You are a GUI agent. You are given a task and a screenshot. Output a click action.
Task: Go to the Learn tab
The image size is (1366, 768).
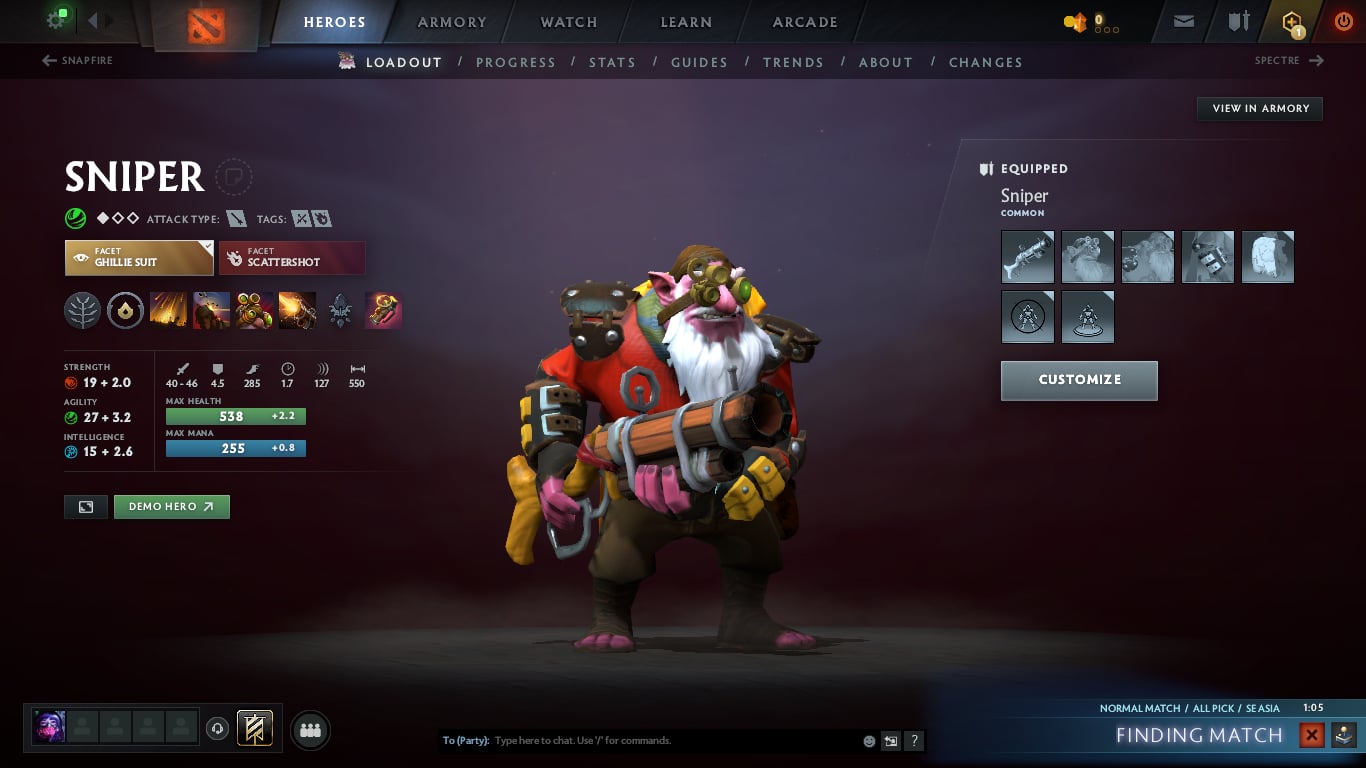(686, 22)
